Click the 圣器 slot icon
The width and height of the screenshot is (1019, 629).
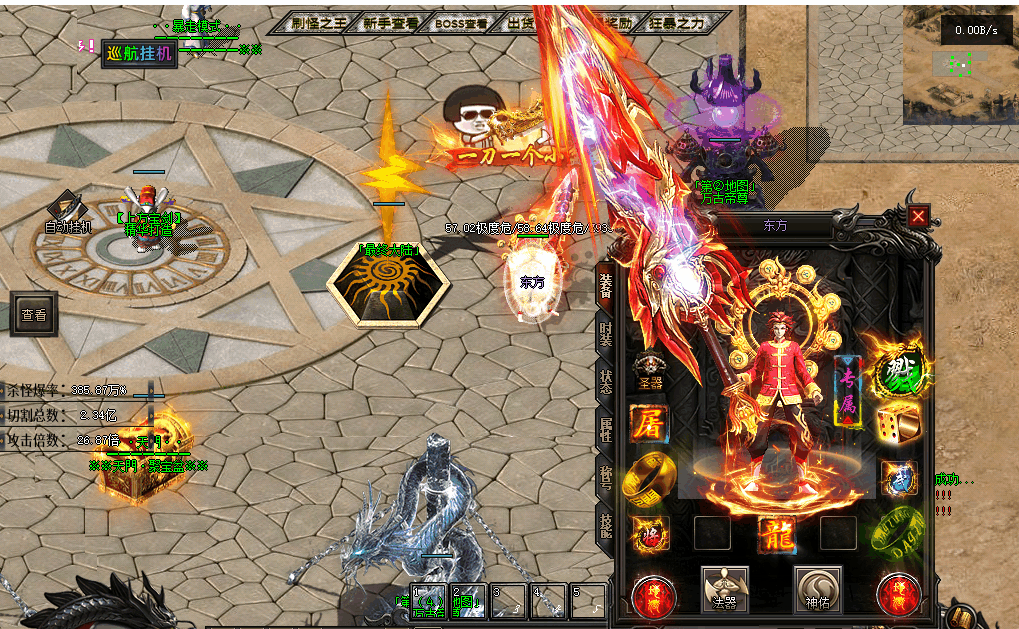click(x=650, y=370)
